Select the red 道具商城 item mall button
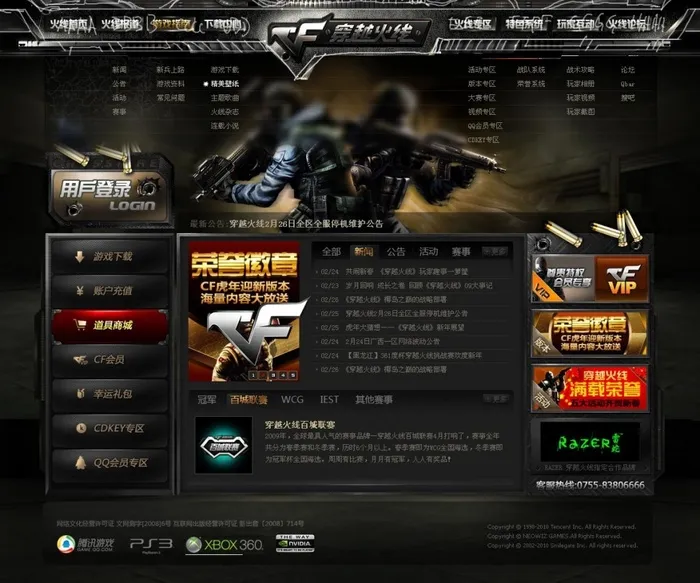The height and width of the screenshot is (583, 700). 110,325
